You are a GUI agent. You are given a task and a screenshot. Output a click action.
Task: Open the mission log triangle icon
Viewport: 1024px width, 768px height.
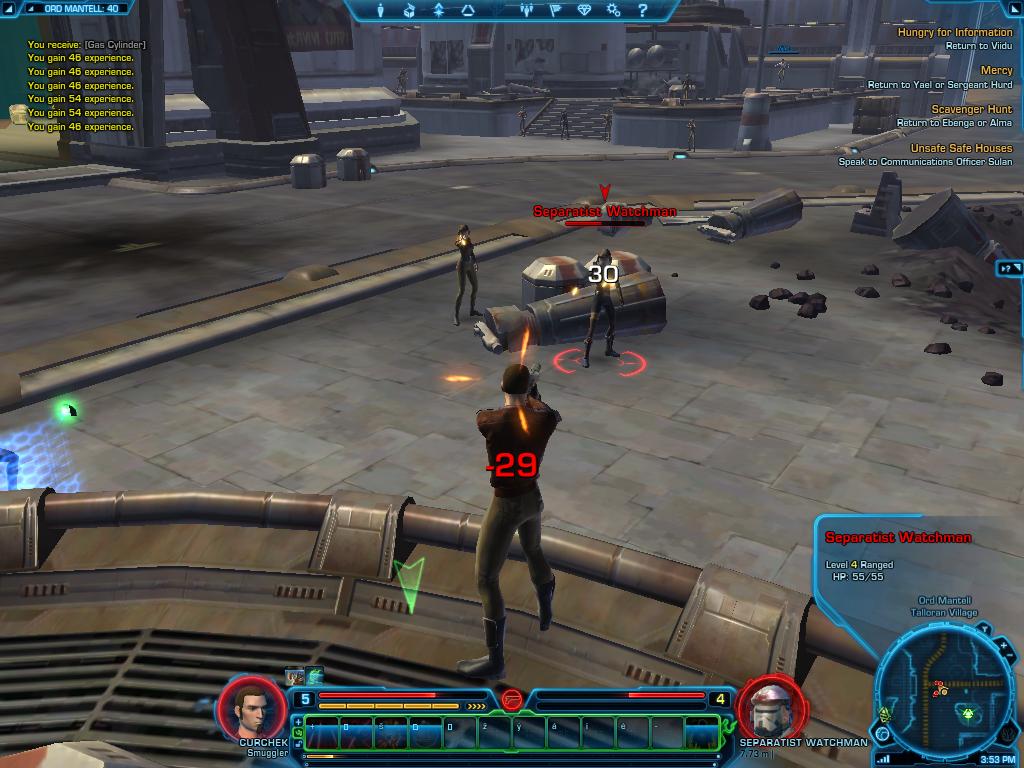click(467, 10)
